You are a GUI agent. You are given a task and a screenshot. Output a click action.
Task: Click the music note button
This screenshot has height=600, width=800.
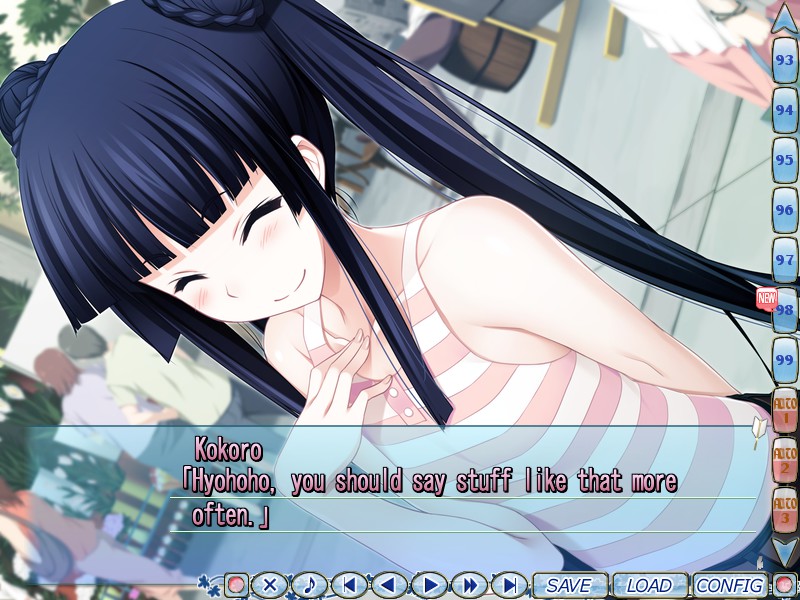coord(309,585)
